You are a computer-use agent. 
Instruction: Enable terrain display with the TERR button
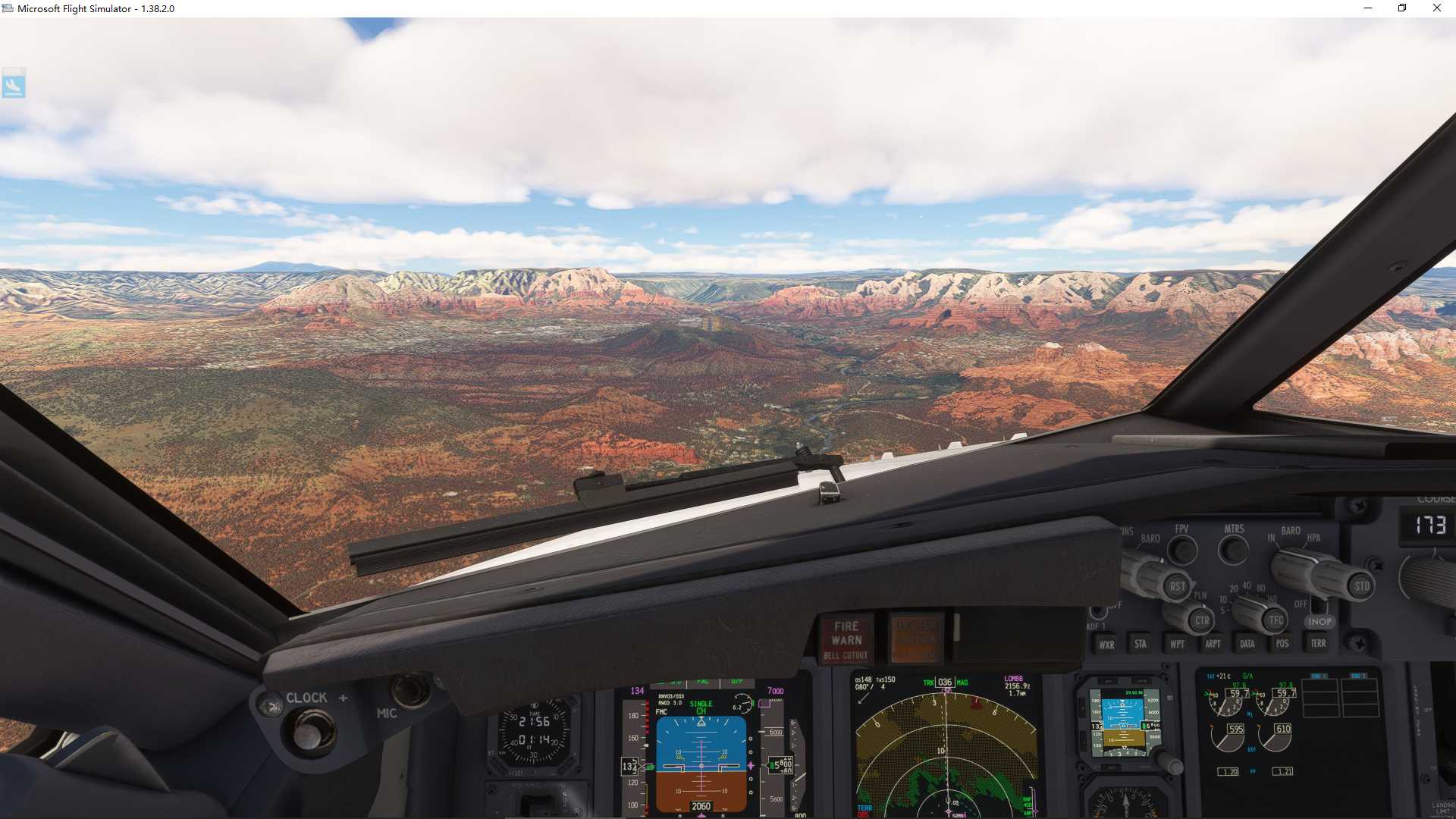click(x=1317, y=643)
